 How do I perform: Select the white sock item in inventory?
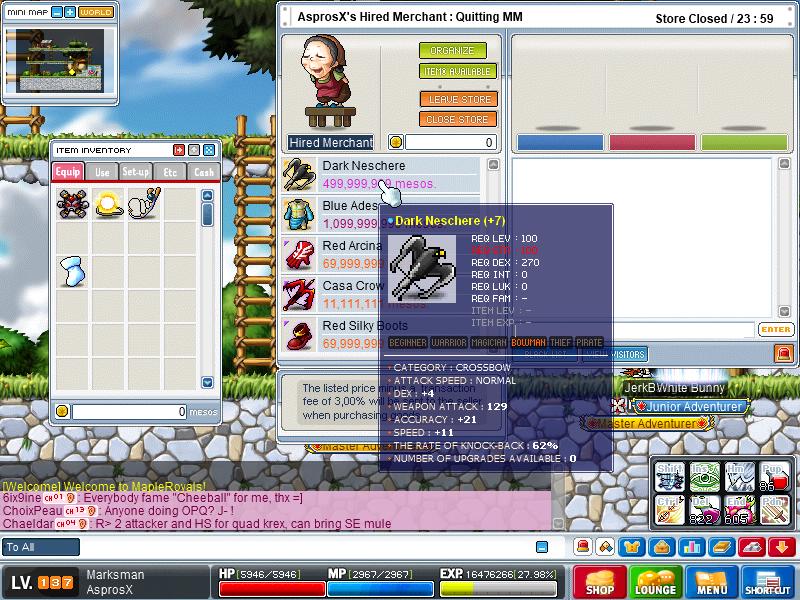tap(73, 270)
